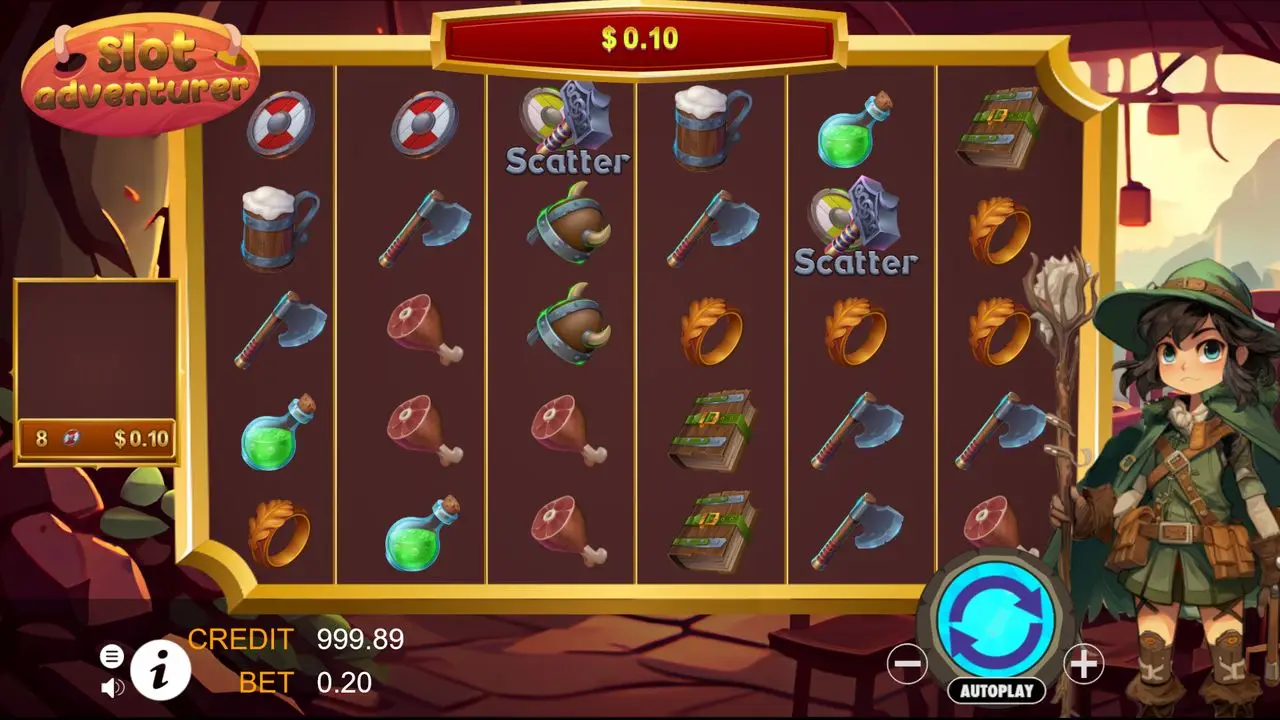The image size is (1280, 720).
Task: Toggle the sound speaker icon
Action: [x=112, y=687]
